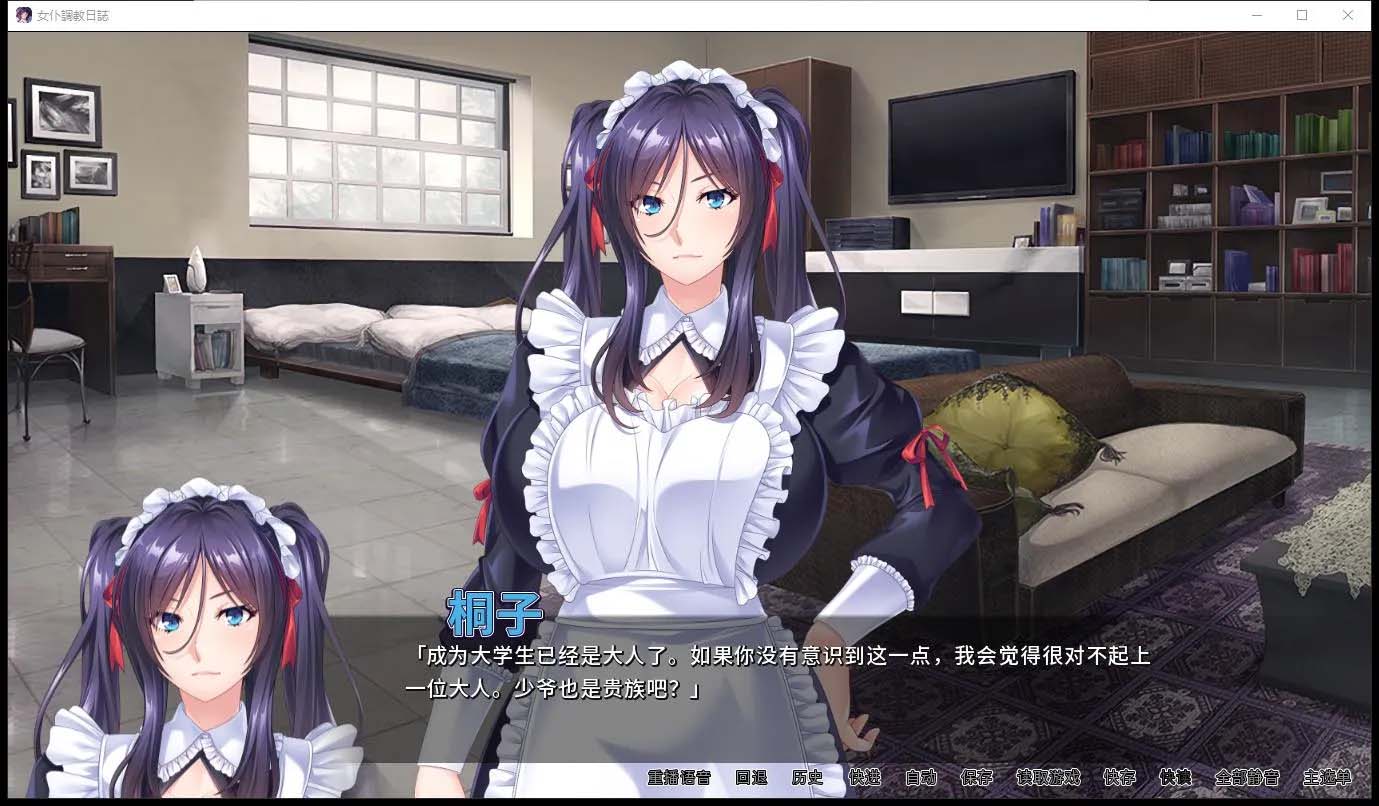
Task: Maximize the game window
Action: [x=1302, y=15]
